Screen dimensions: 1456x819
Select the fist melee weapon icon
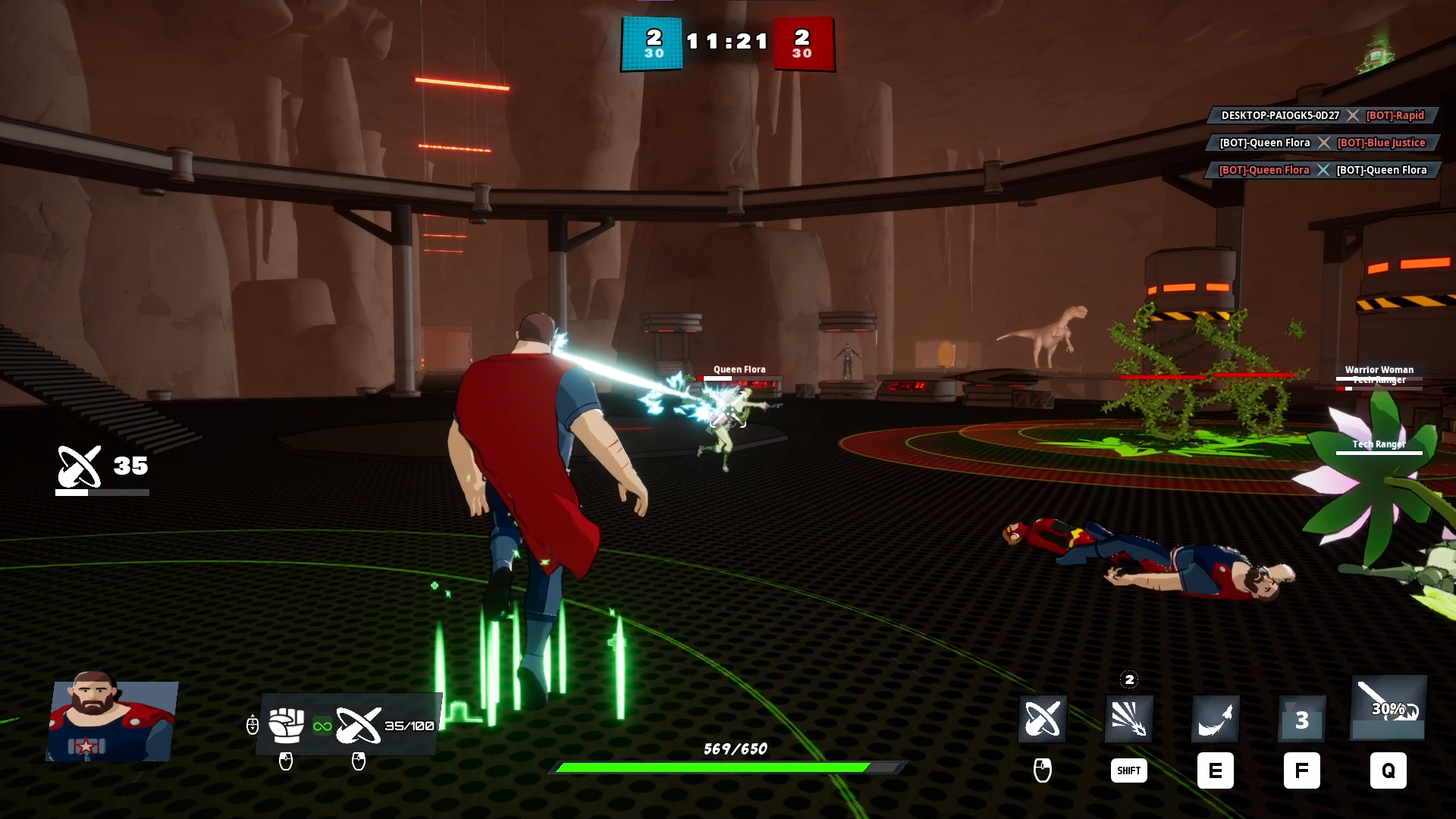click(x=287, y=725)
